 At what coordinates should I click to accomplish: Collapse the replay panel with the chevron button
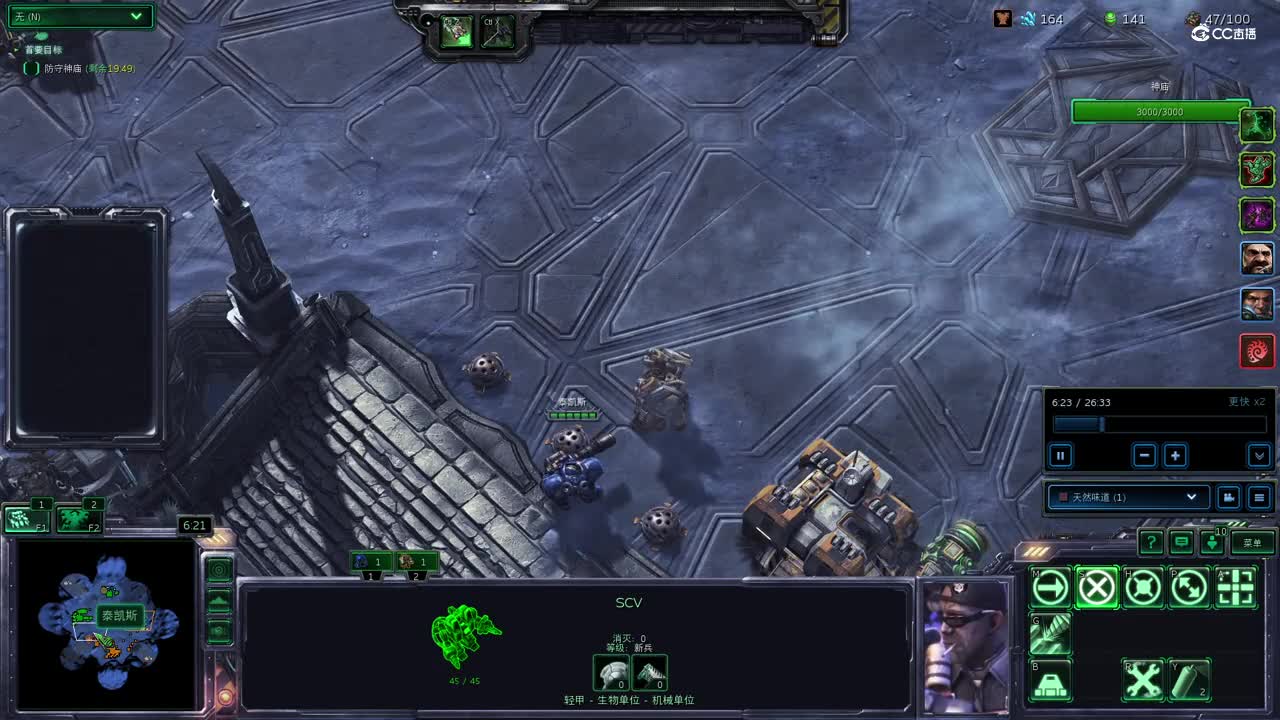coord(1261,455)
